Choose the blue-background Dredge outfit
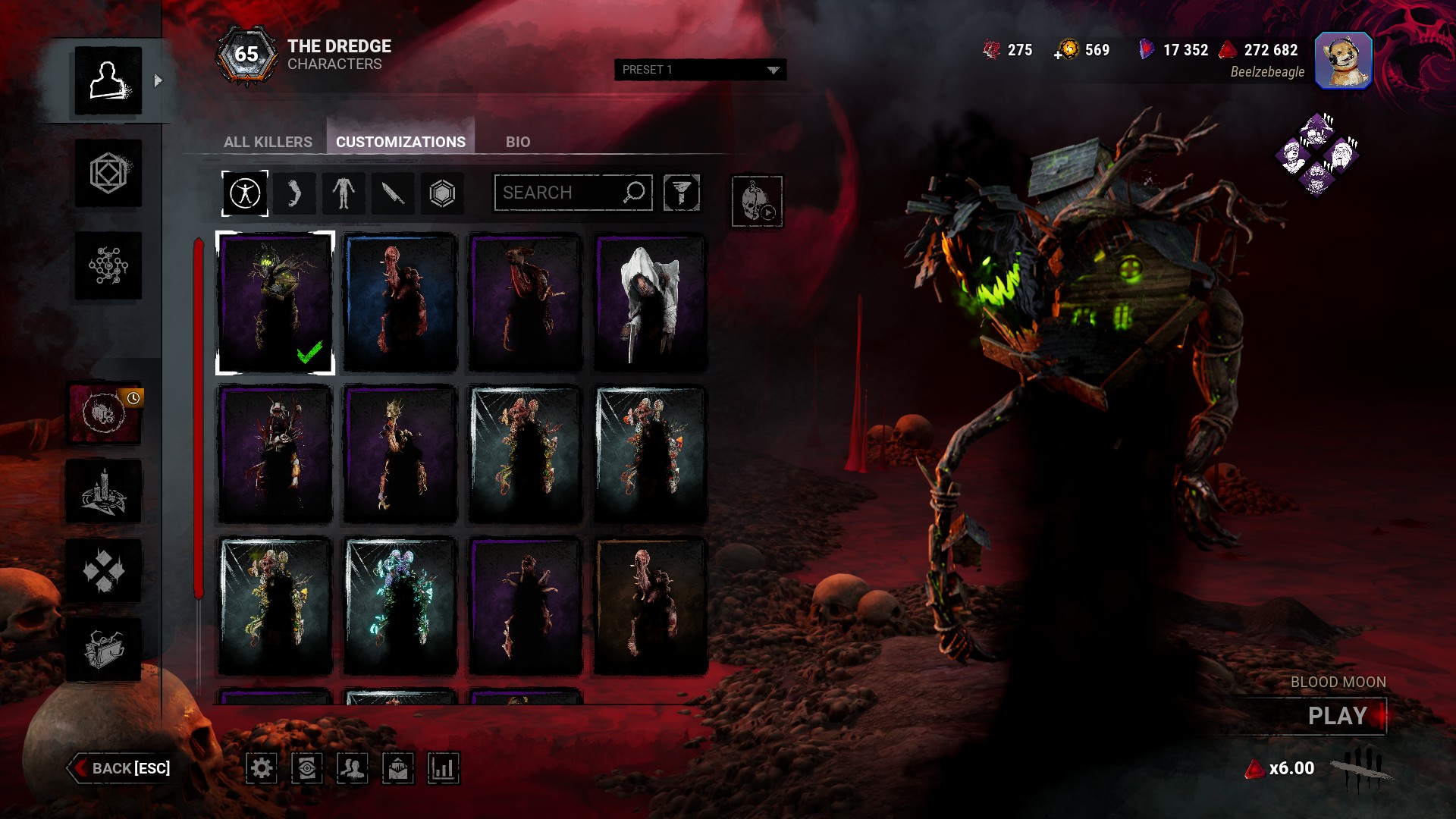 point(400,303)
